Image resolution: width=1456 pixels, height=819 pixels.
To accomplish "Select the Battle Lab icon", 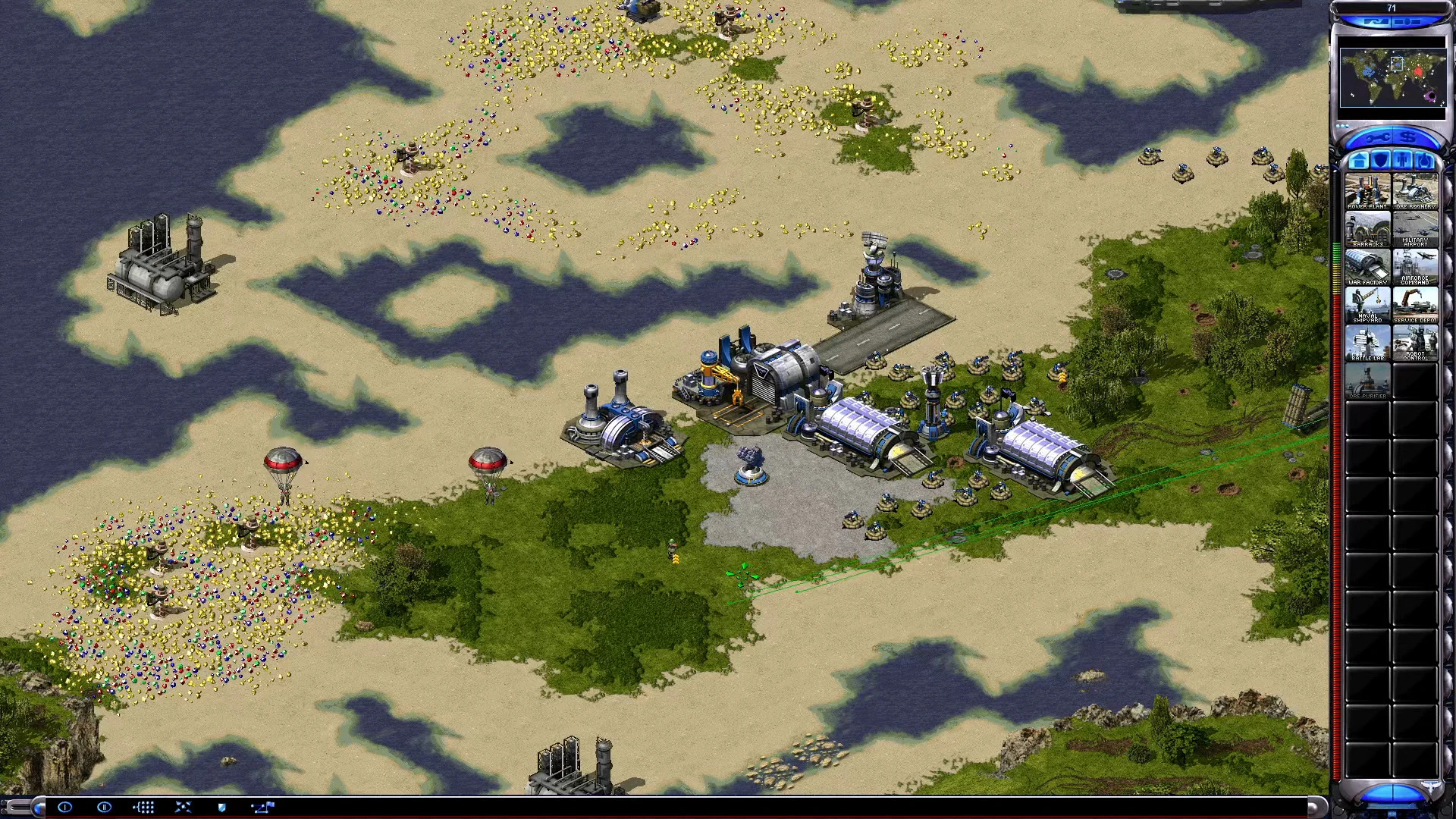I will [x=1367, y=342].
